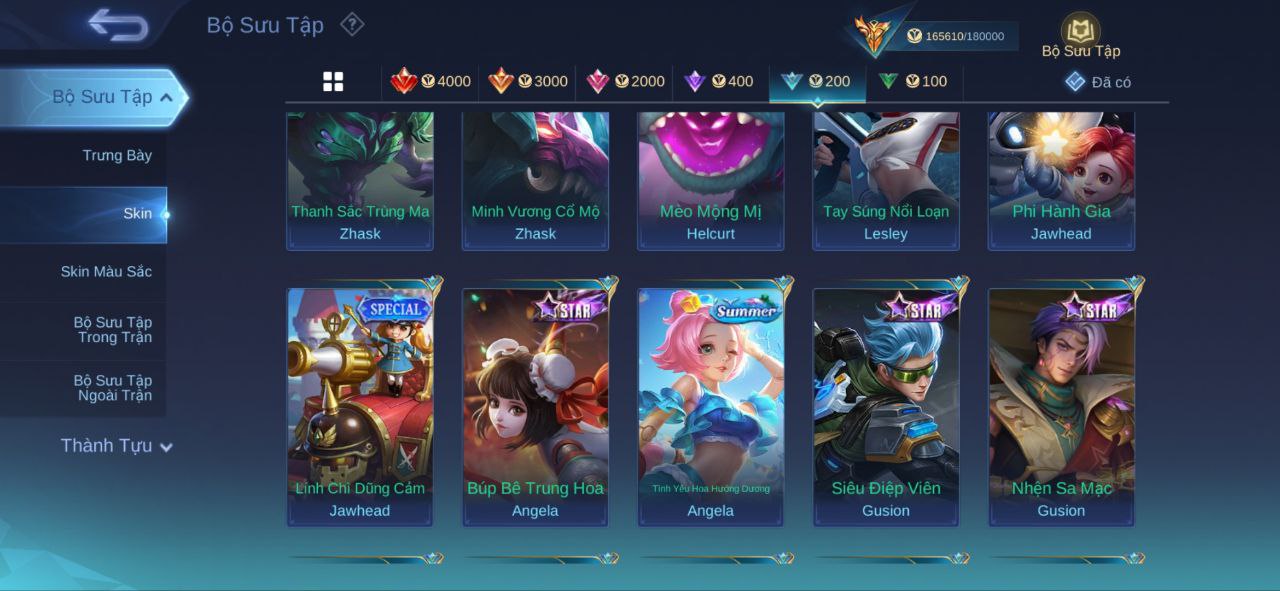Open Skin Màu Sắc category
The image size is (1280, 591).
[x=106, y=272]
